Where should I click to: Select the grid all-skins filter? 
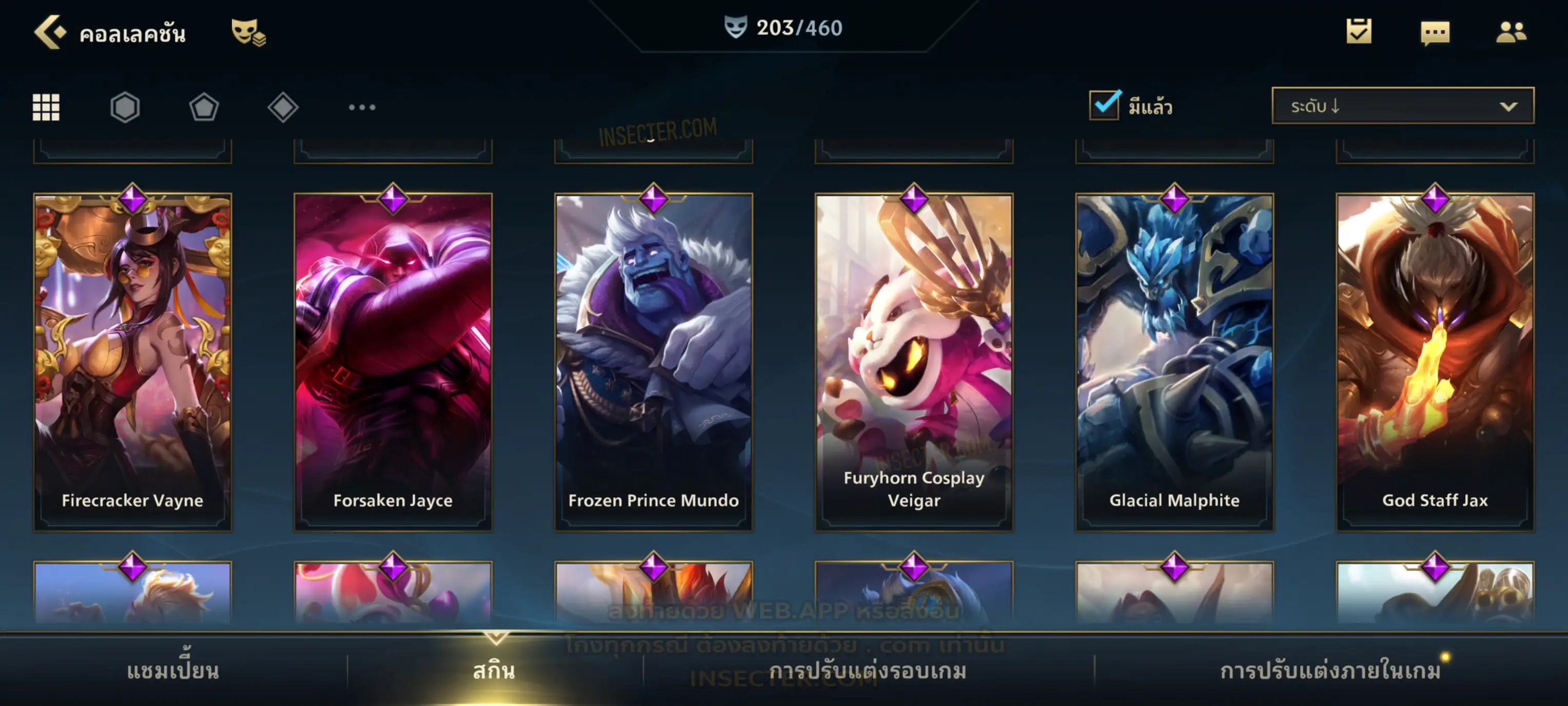(46, 107)
